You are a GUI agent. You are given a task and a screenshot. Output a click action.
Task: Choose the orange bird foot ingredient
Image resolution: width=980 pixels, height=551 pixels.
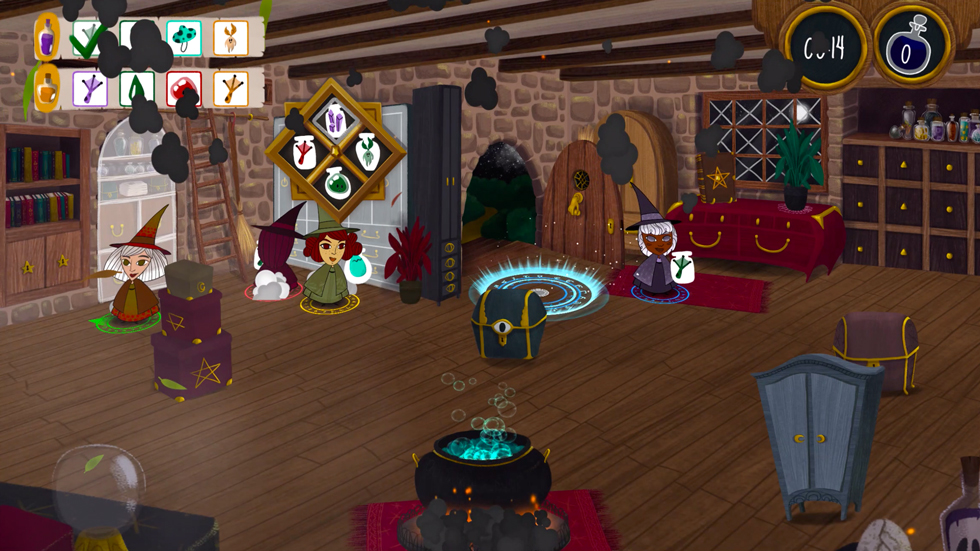click(x=231, y=89)
